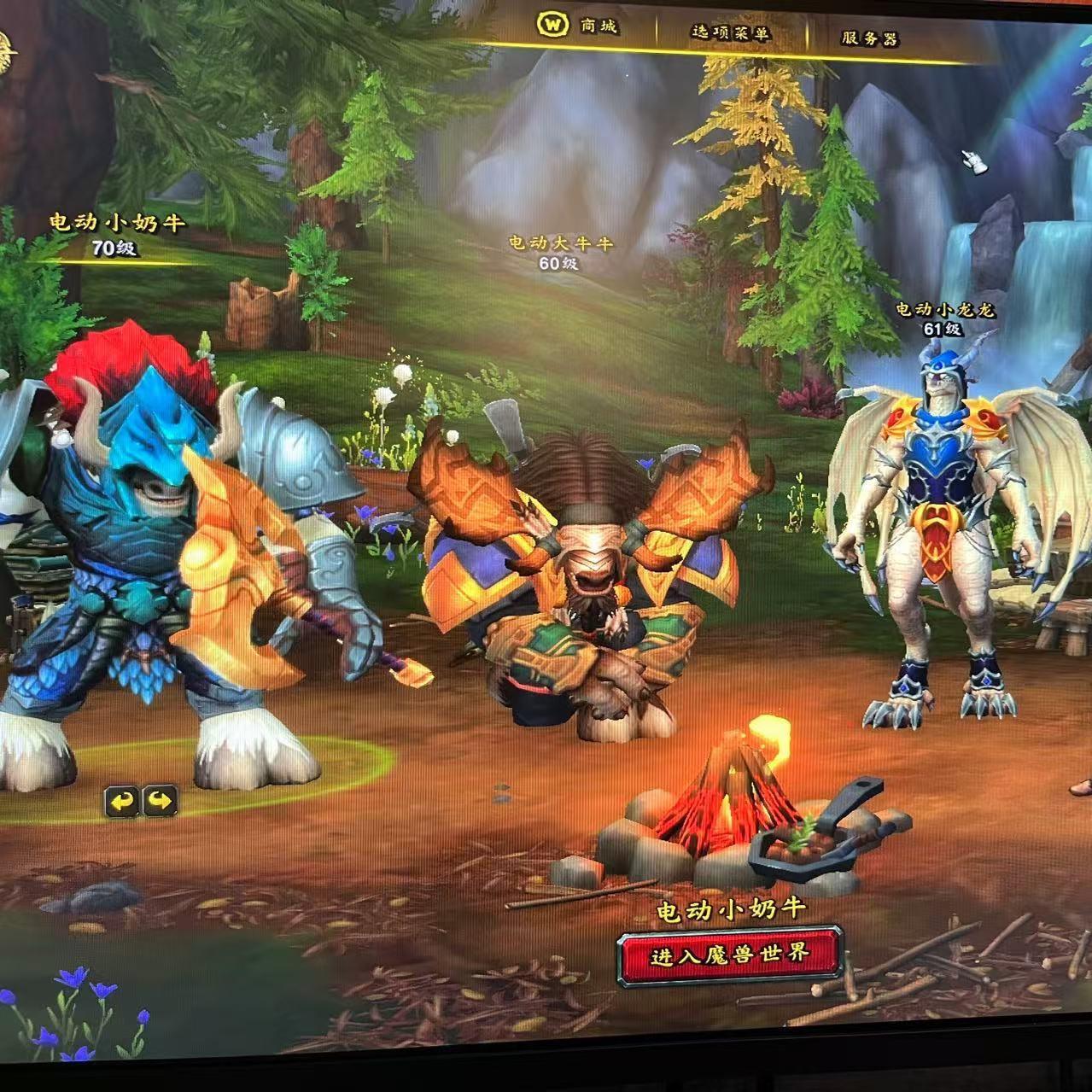Rotate character with the left arrow button
This screenshot has width=1092, height=1092.
(x=123, y=801)
